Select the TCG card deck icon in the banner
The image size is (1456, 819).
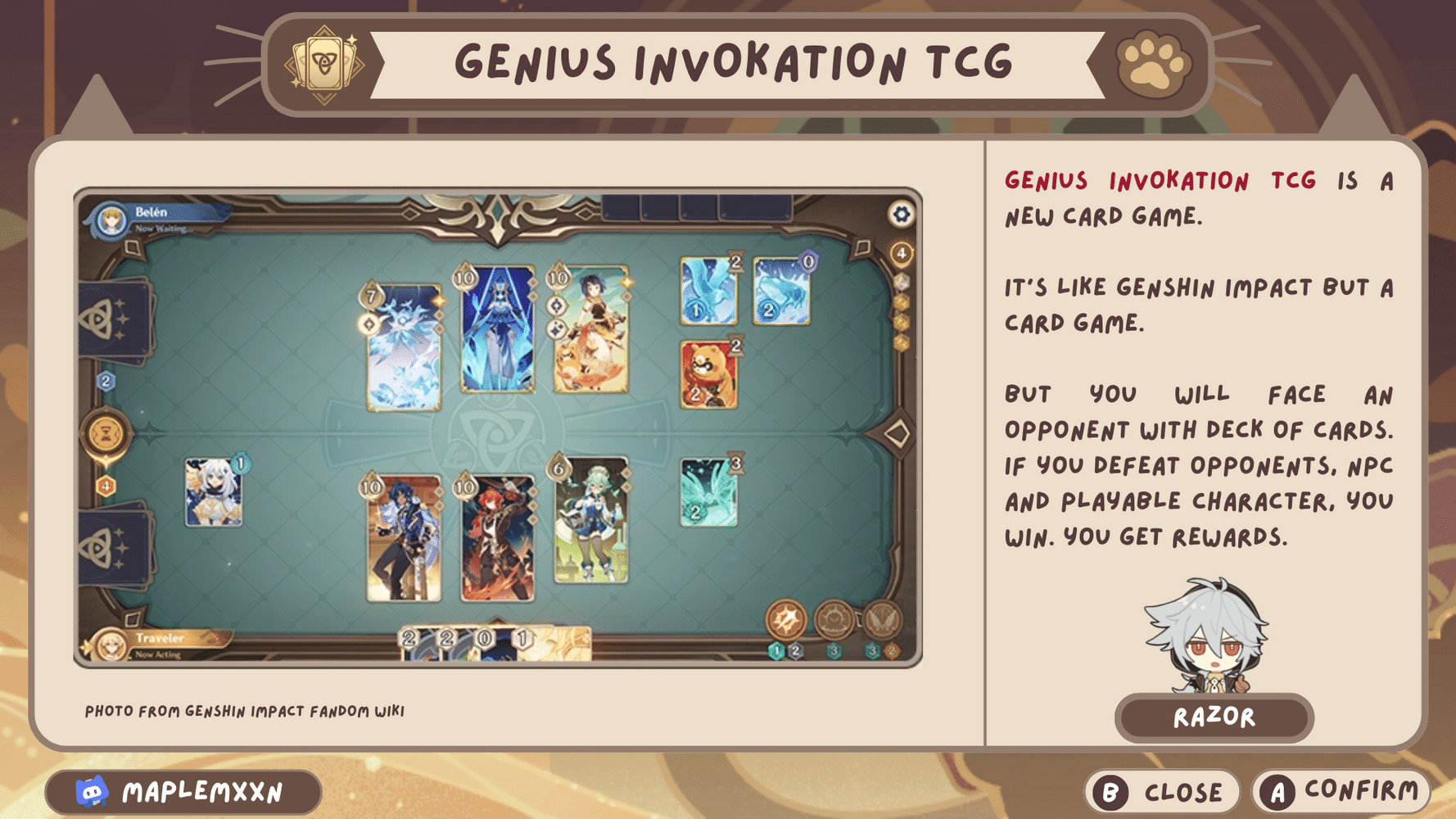click(323, 63)
